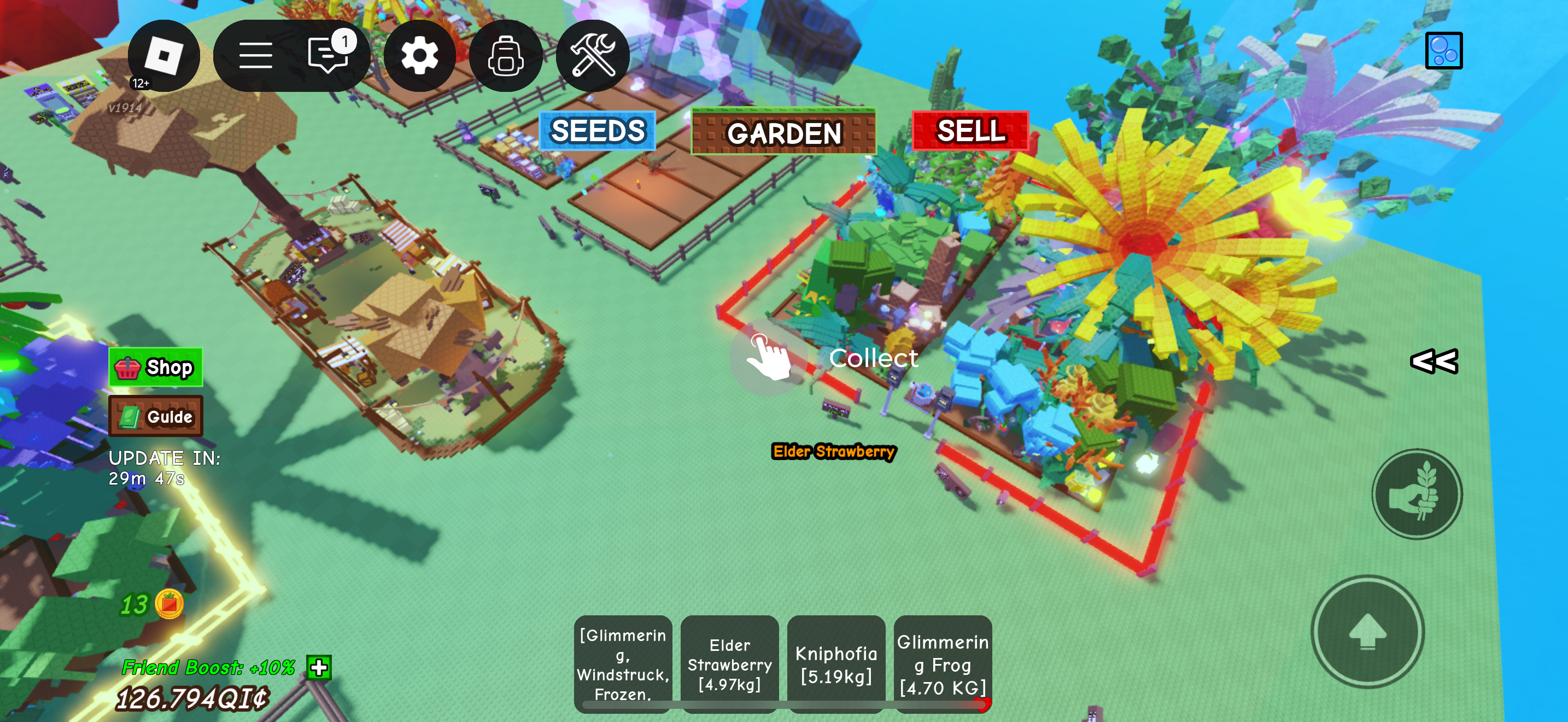Screen dimensions: 1568x722
Task: Open the gear settings
Action: tap(419, 55)
